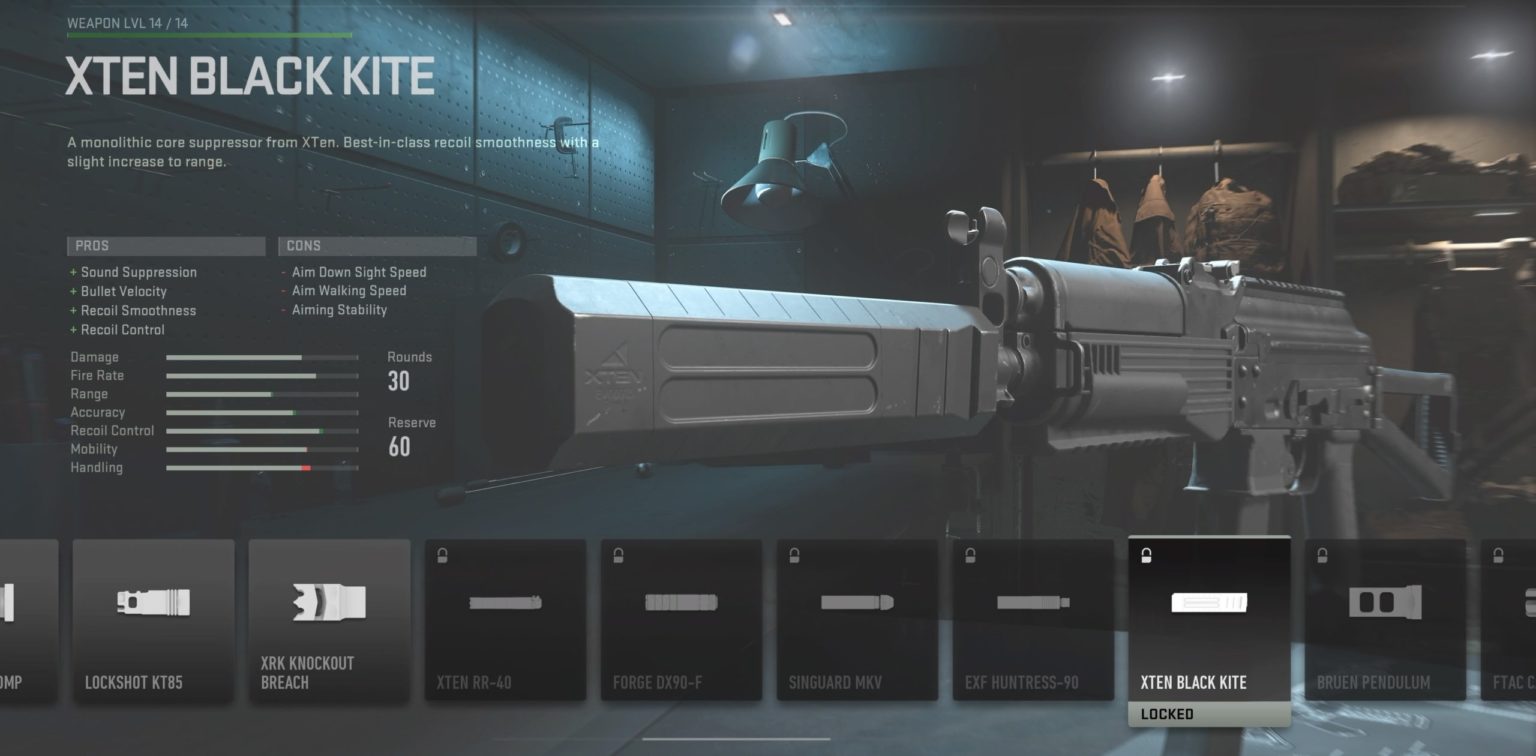1536x756 pixels.
Task: Click the leftmost partially visible muzzle tile
Action: coord(28,620)
